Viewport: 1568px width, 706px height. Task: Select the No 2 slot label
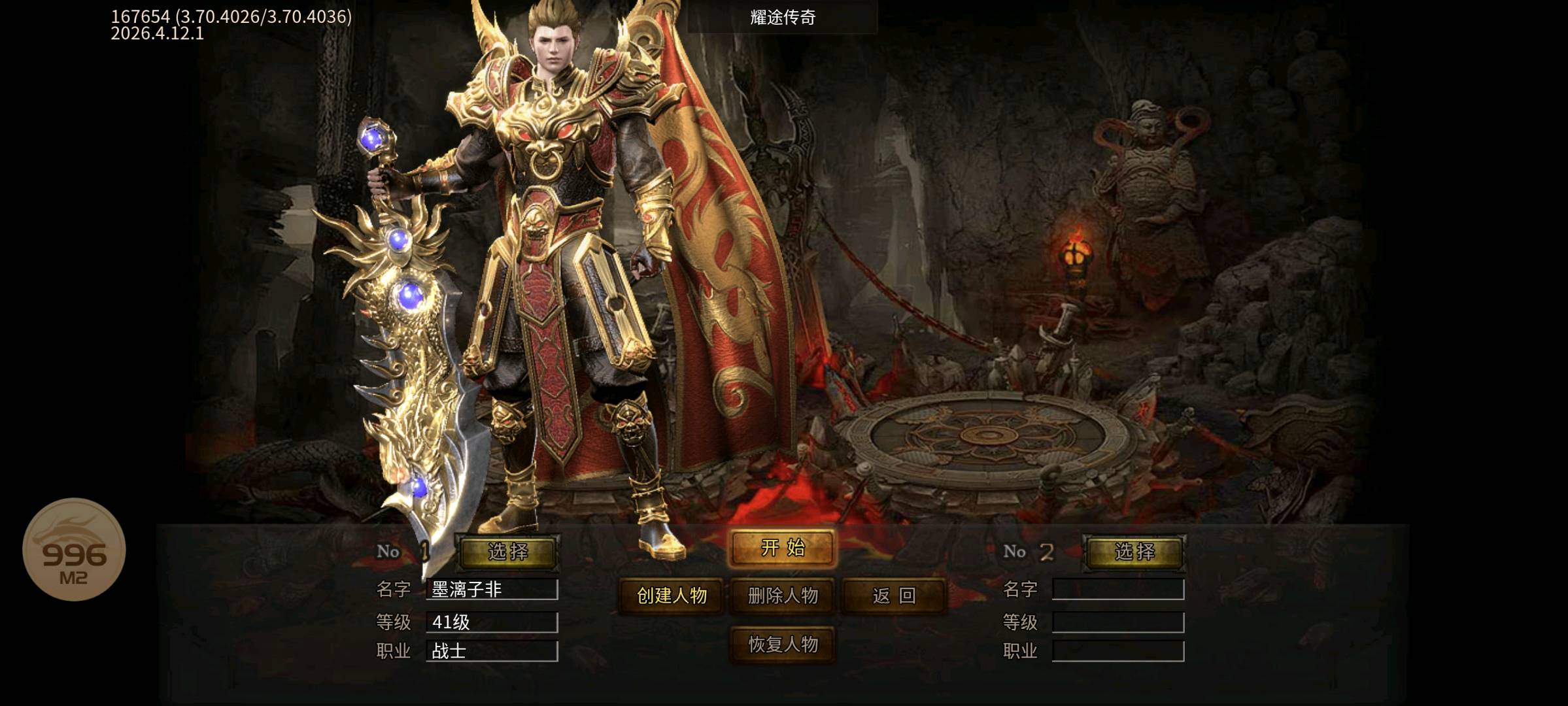(x=1031, y=551)
